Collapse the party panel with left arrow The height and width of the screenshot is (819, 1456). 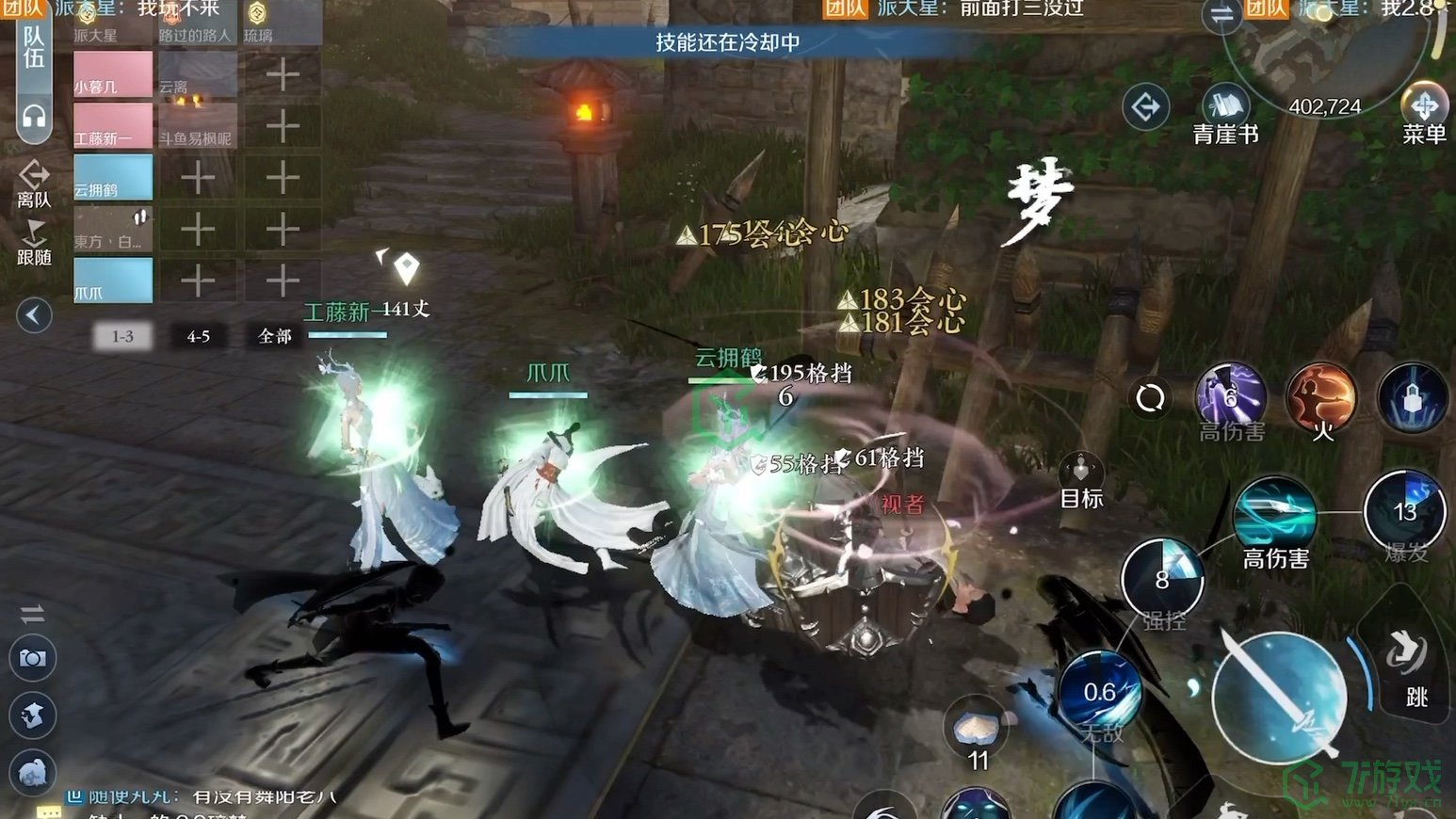coord(33,317)
